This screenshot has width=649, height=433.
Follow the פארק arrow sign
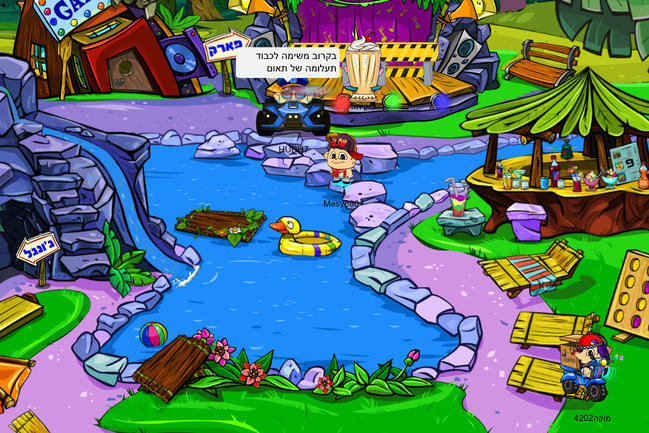click(x=226, y=46)
